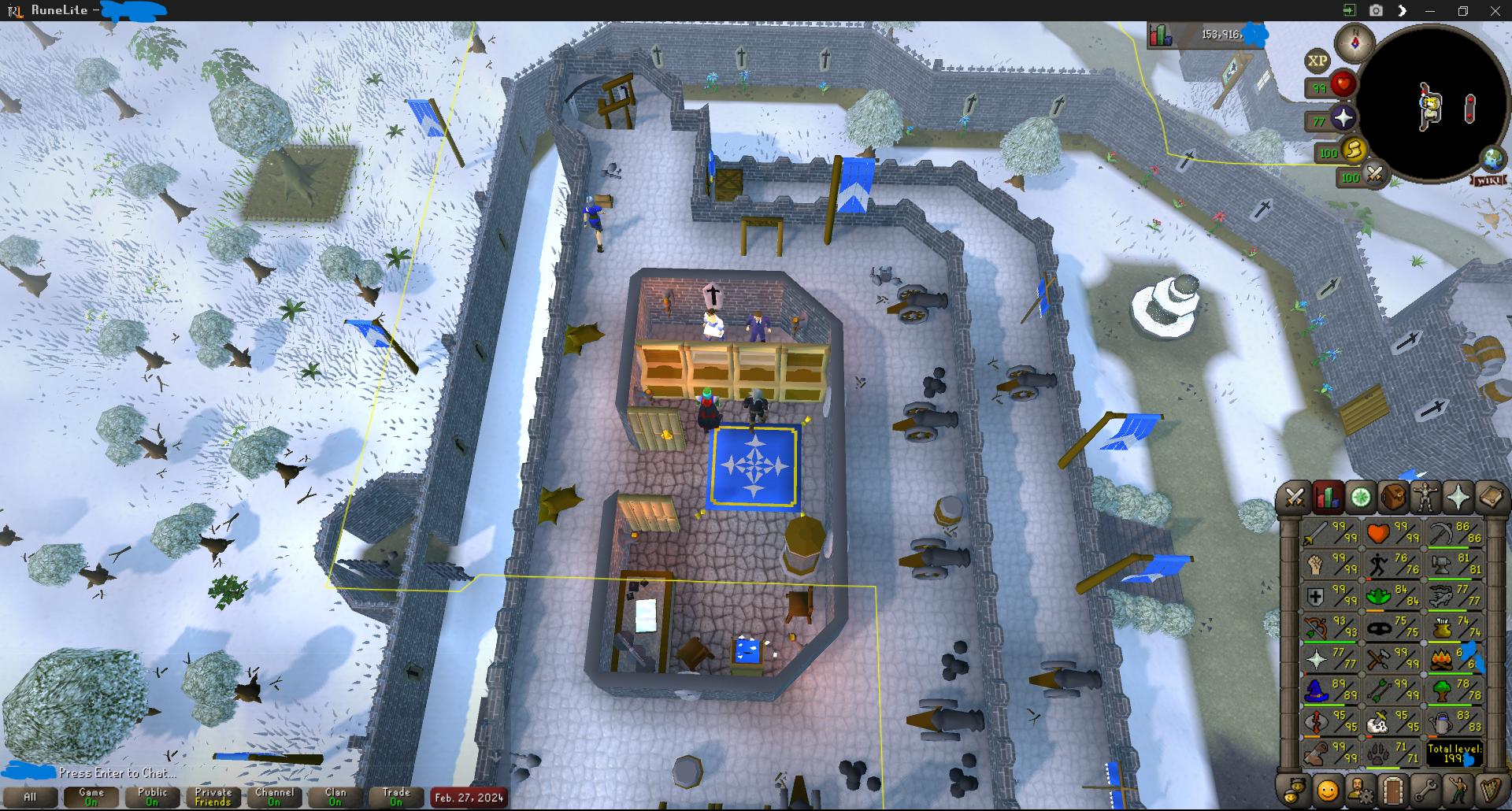
Task: Activate the quick-prayers orb
Action: point(1343,118)
